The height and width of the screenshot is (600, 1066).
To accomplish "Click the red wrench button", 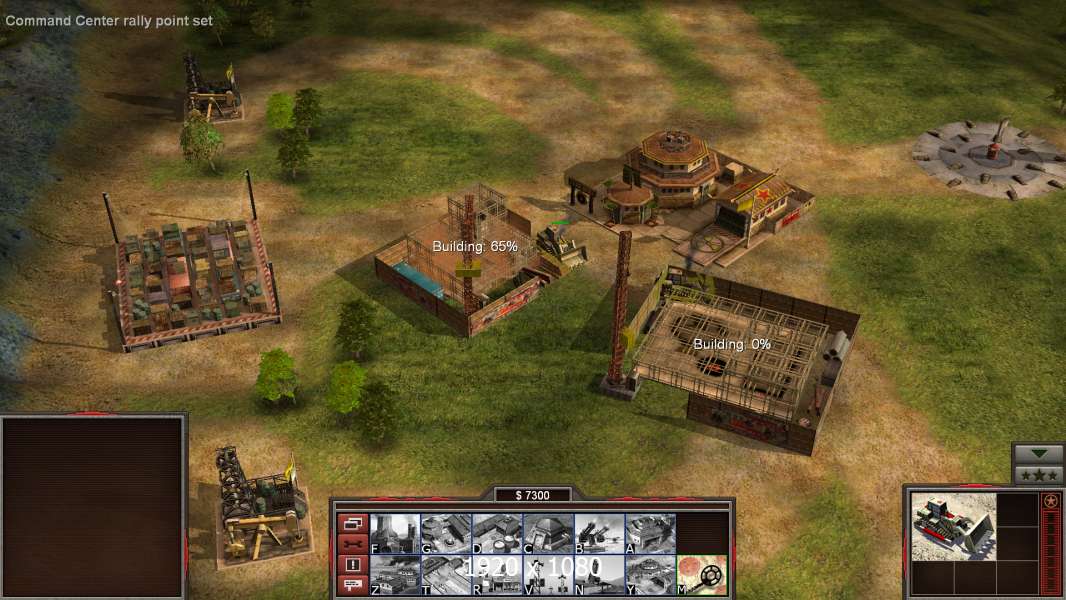I will point(352,544).
